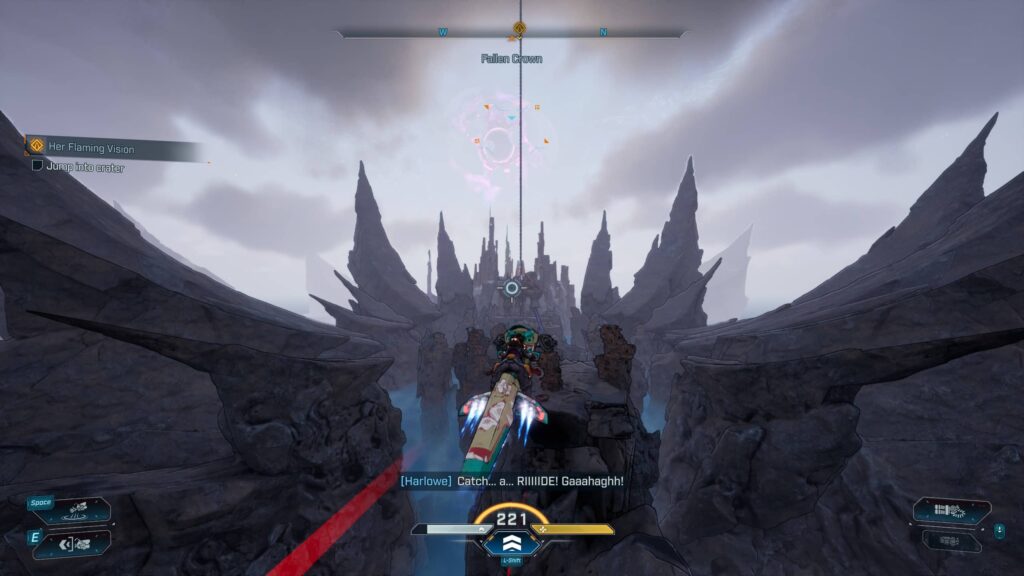Toggle the microphone voice chat icon
The image size is (1024, 576).
point(999,532)
